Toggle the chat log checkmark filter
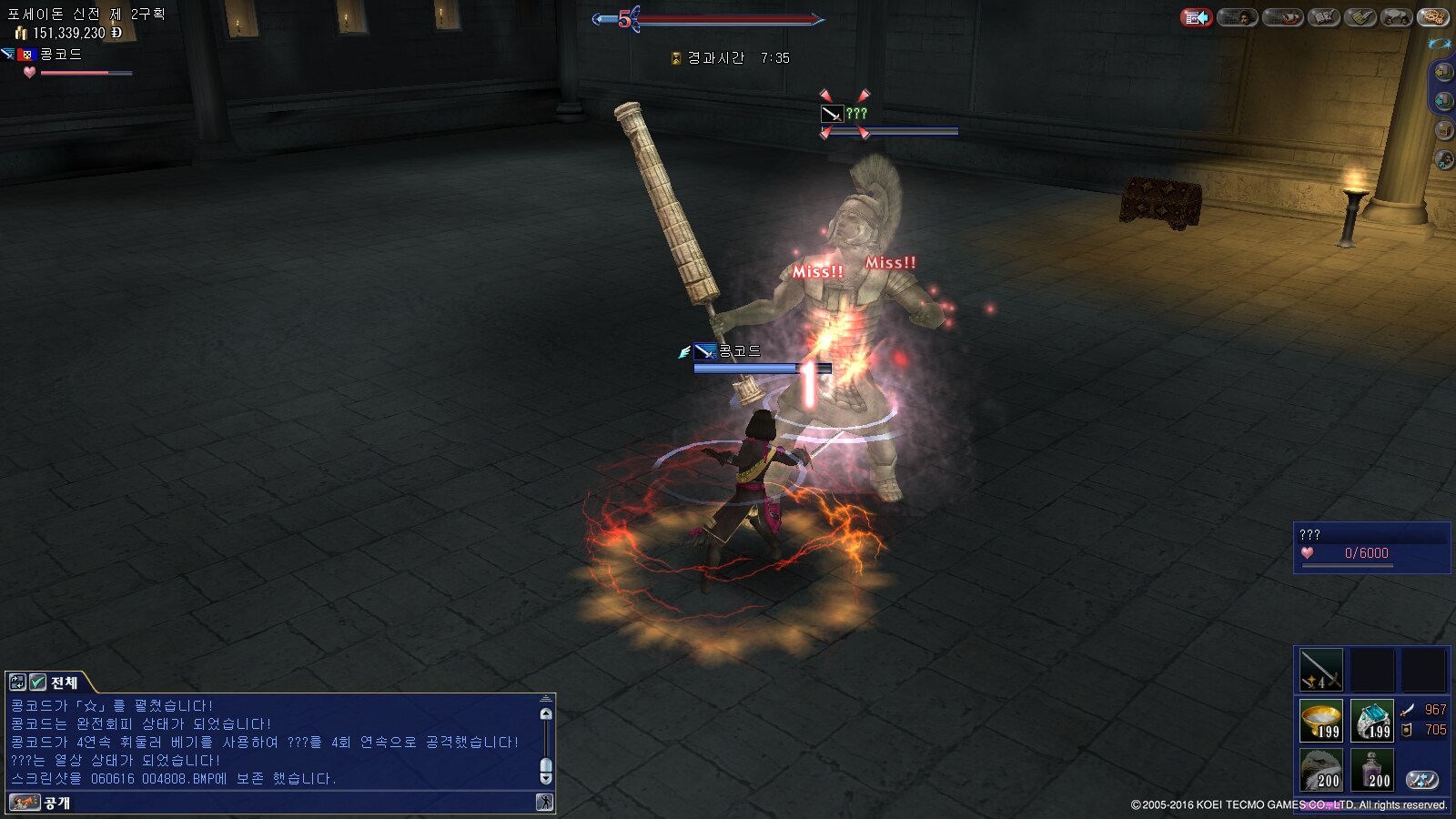The image size is (1456, 819). 38,682
